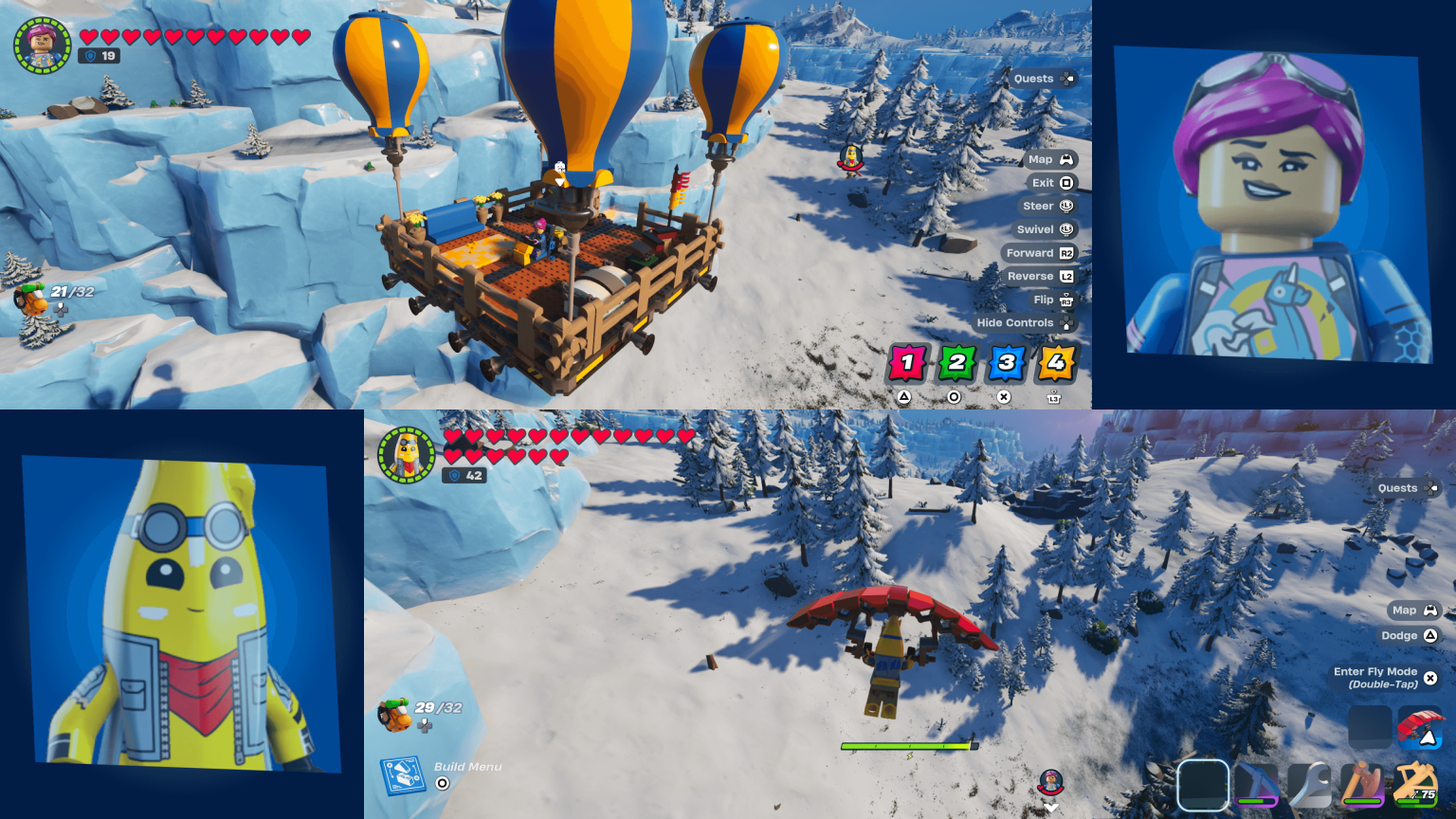Click Peely's circular avatar portrait
Viewport: 1456px width, 819px height.
pyautogui.click(x=407, y=453)
